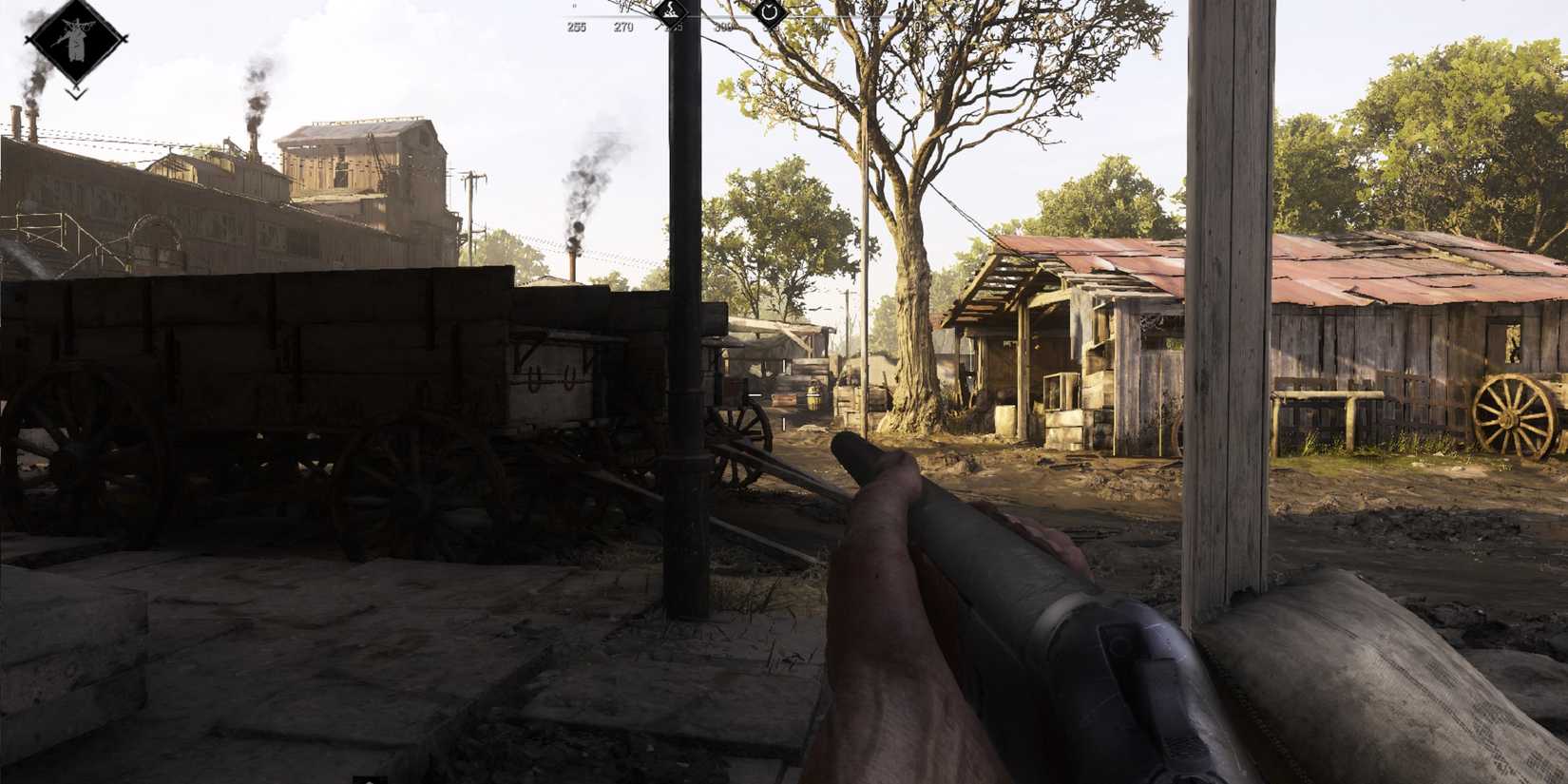Click the center crosshair reticle
The width and height of the screenshot is (1568, 784).
click(x=784, y=395)
